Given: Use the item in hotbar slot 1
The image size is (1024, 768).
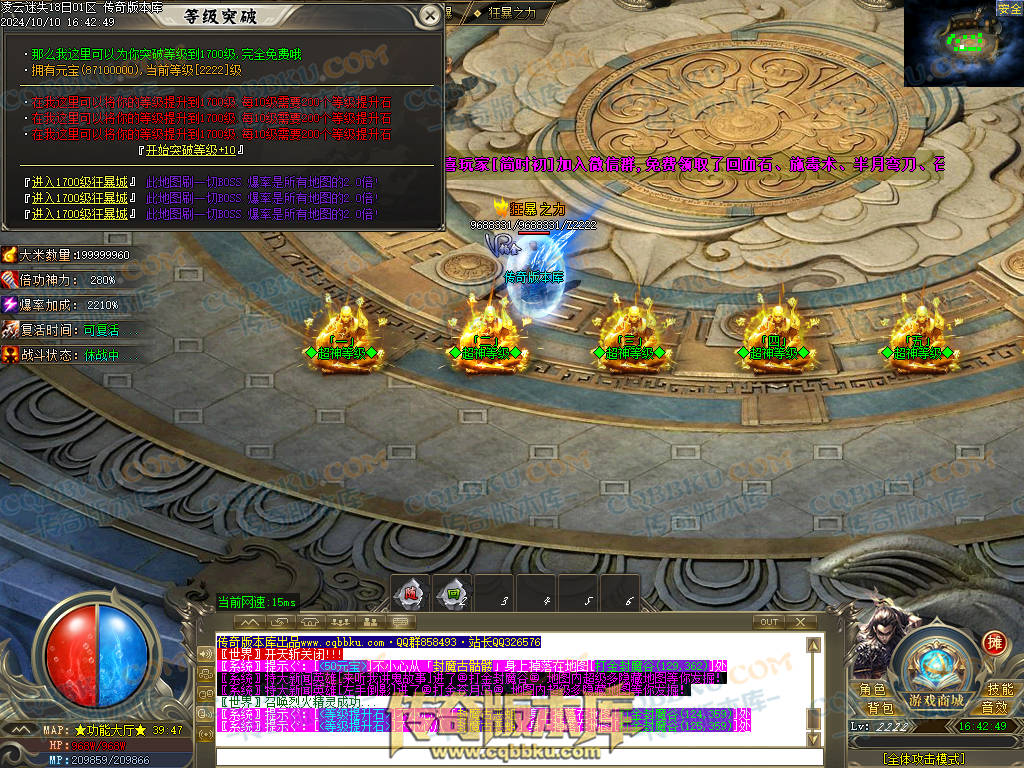Looking at the screenshot, I should click(410, 593).
